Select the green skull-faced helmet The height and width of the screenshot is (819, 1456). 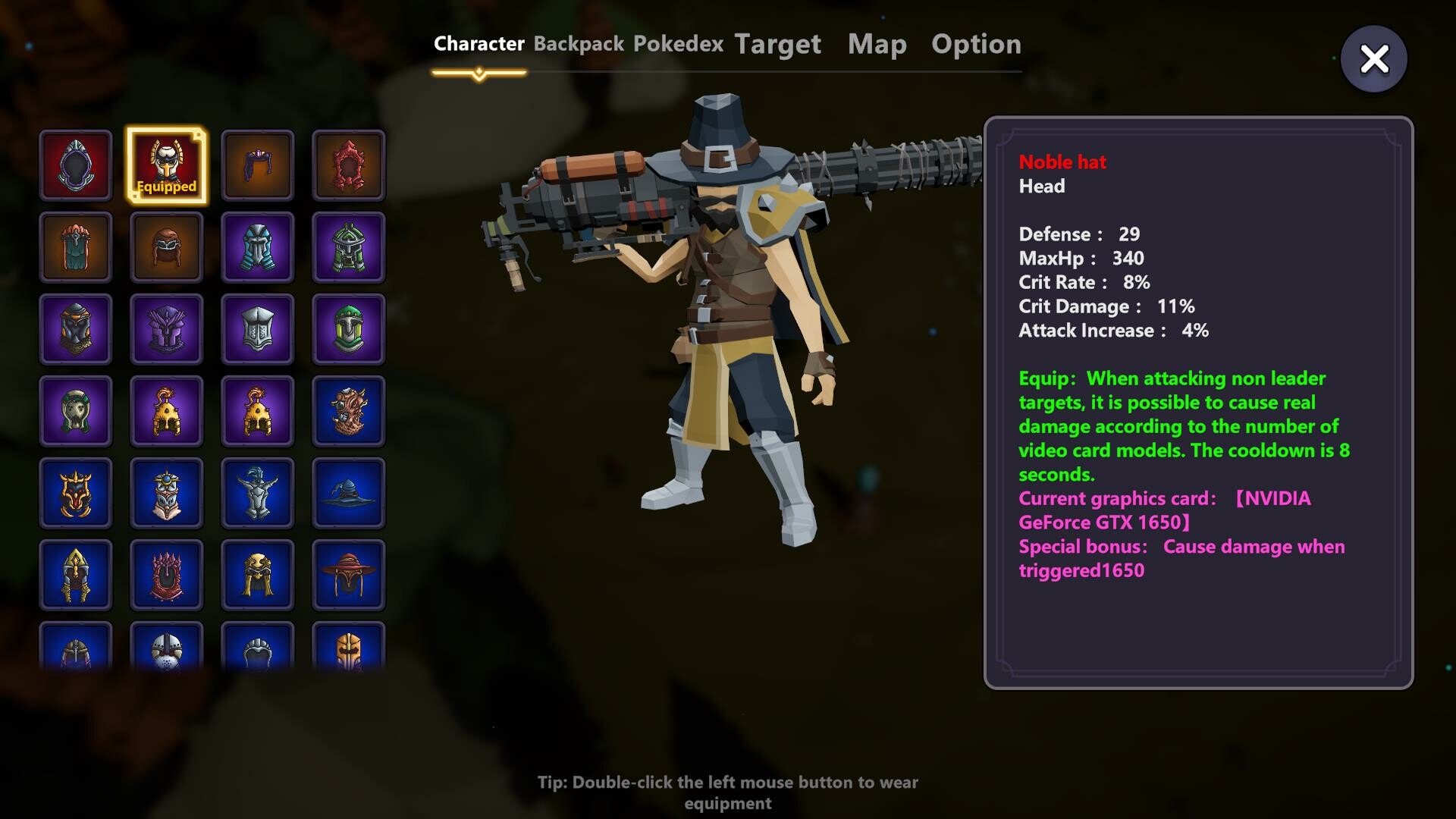[76, 410]
